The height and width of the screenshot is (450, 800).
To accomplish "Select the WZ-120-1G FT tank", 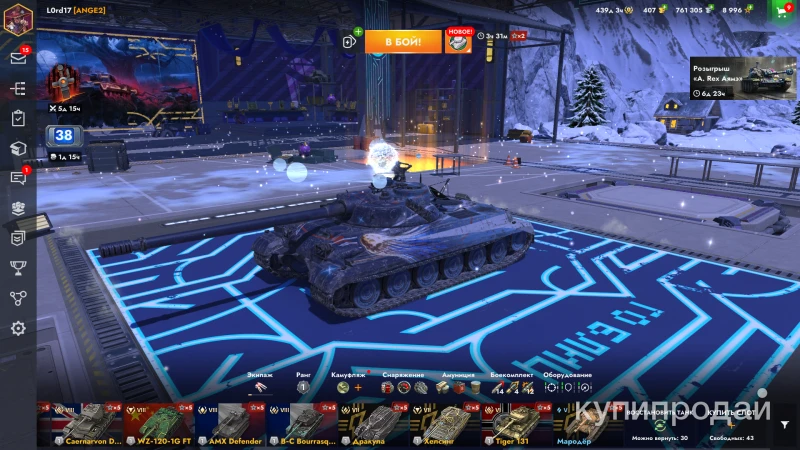I will [x=159, y=425].
